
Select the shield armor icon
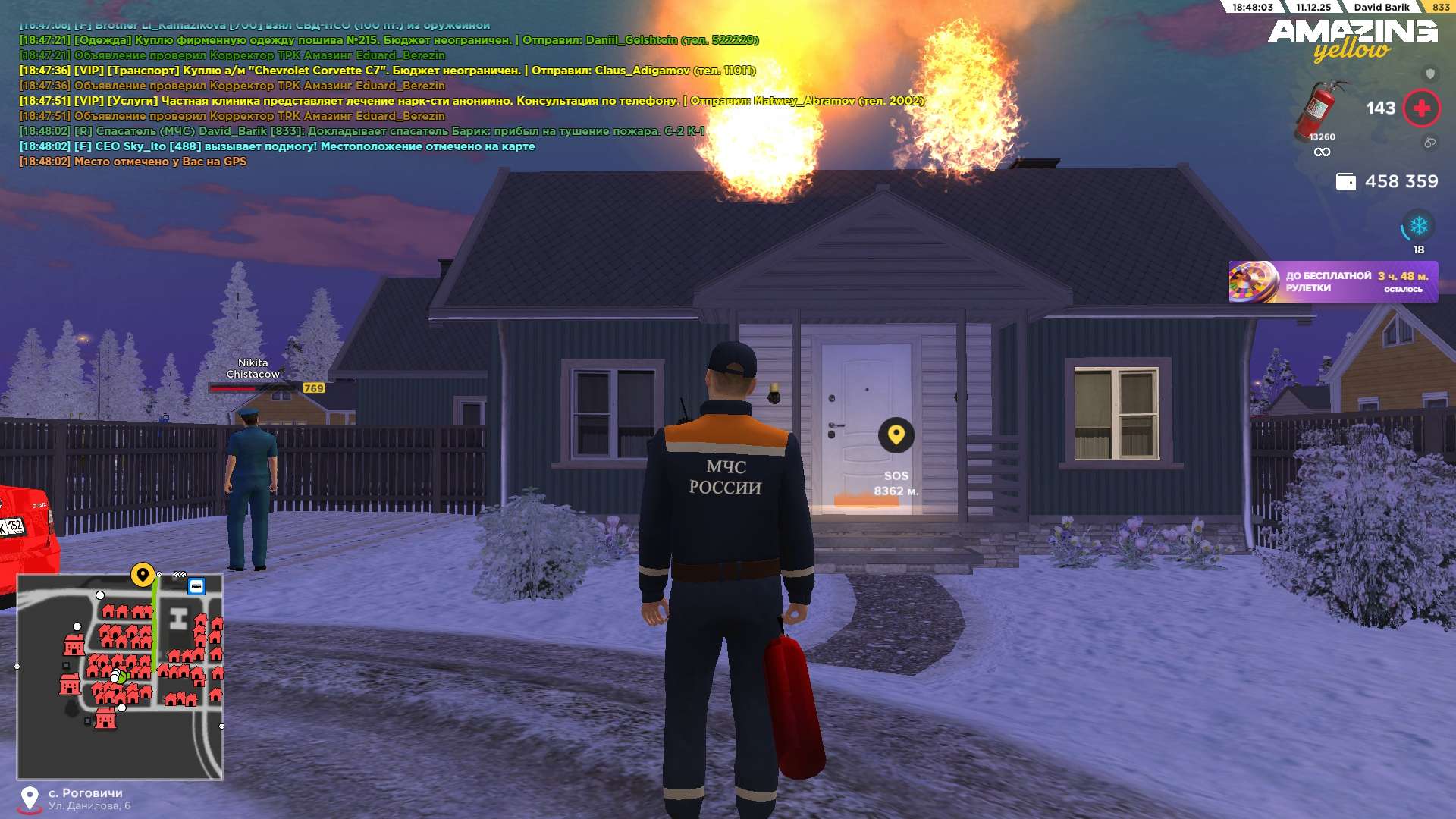click(1430, 74)
